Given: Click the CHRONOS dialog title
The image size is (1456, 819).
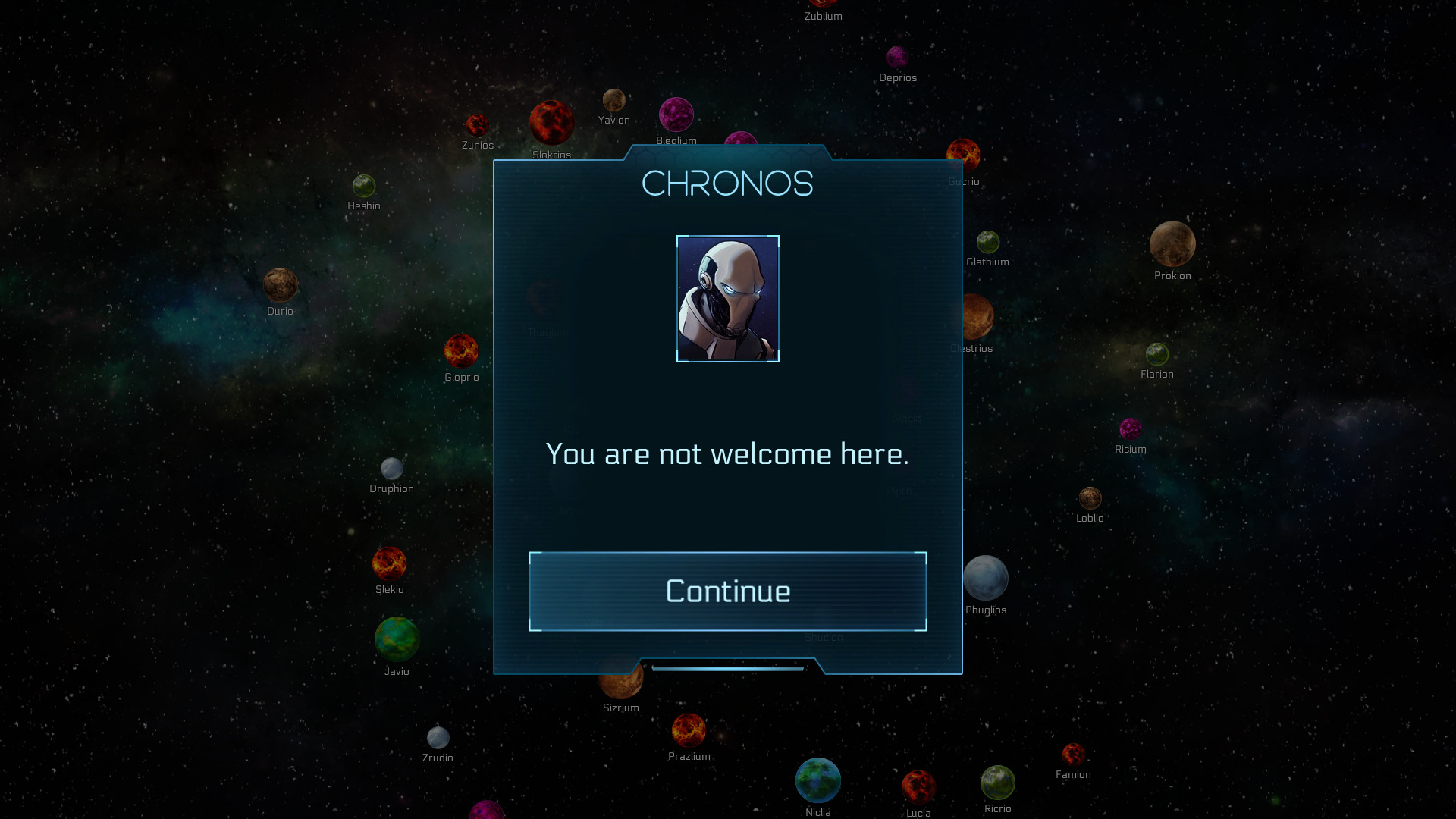Looking at the screenshot, I should point(727,183).
